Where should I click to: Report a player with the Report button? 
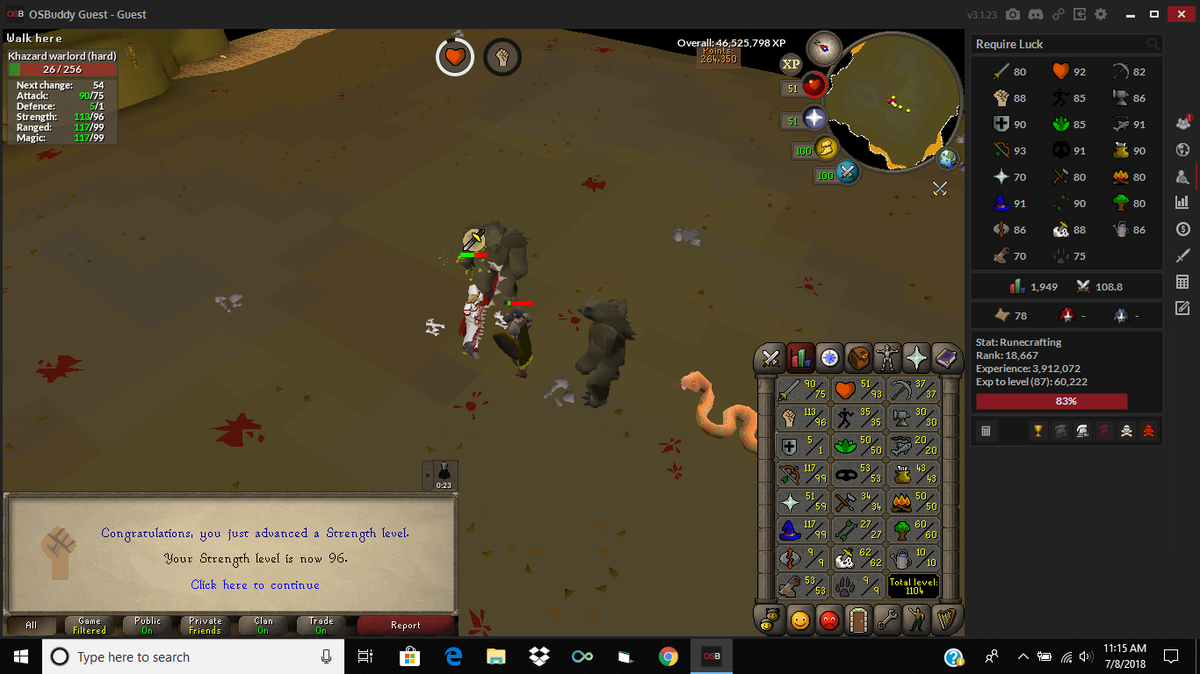[405, 625]
